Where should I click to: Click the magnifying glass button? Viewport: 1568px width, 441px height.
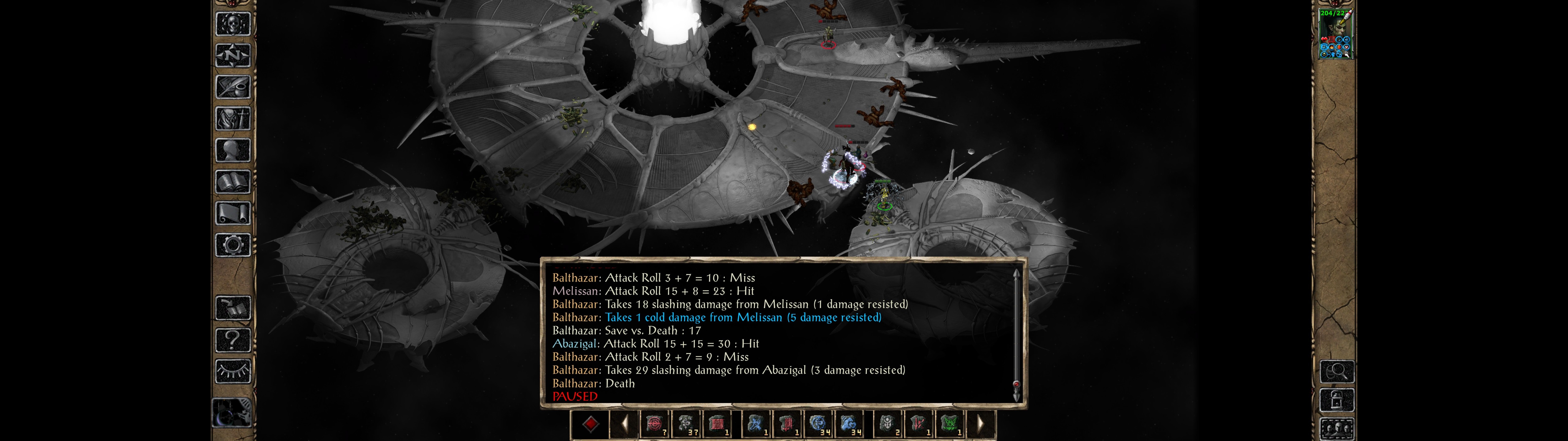[x=1337, y=371]
